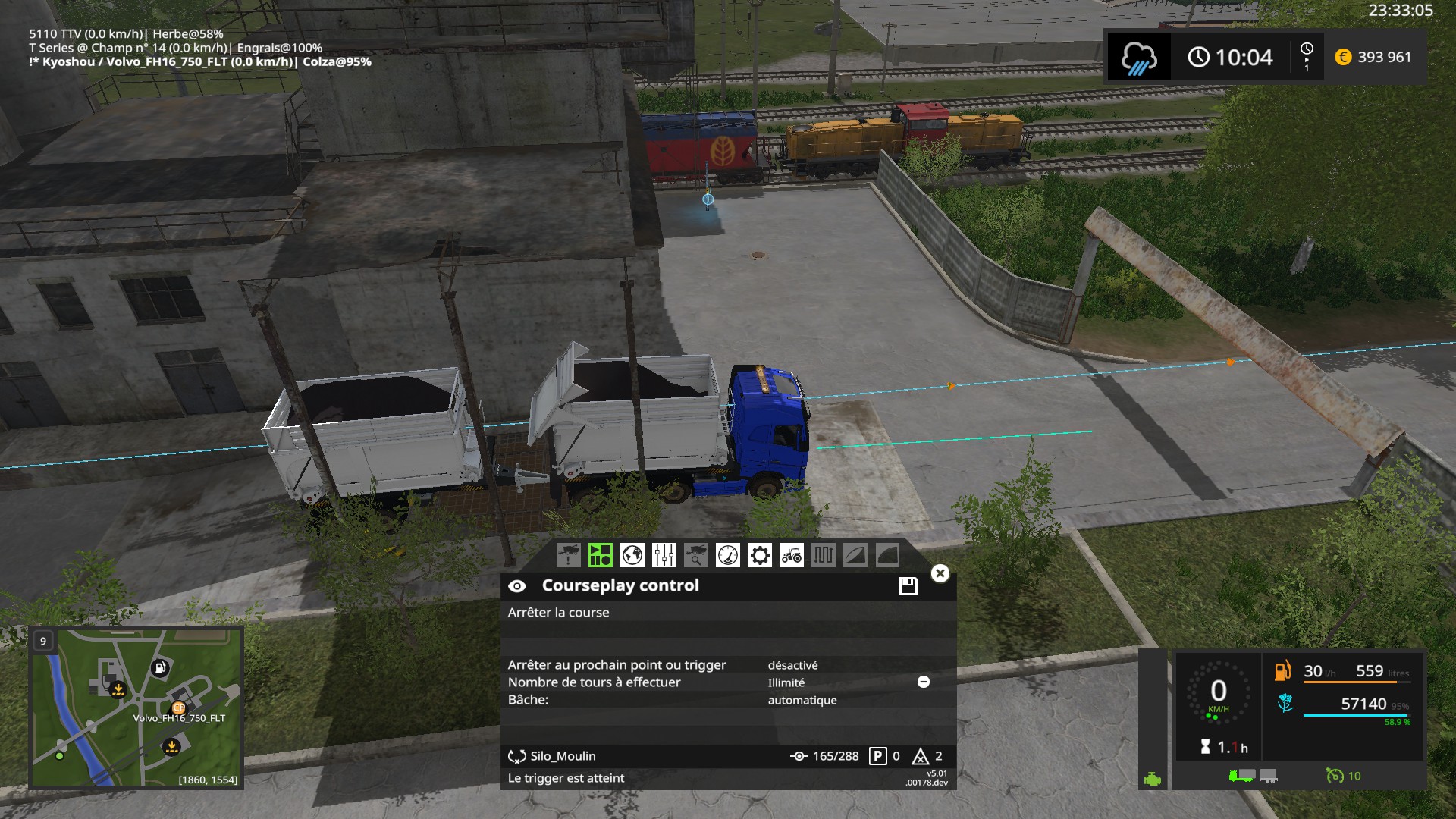Toggle 'Arrêter au prochain point ou trigger' off désactivé
The width and height of the screenshot is (1456, 819).
pyautogui.click(x=793, y=664)
